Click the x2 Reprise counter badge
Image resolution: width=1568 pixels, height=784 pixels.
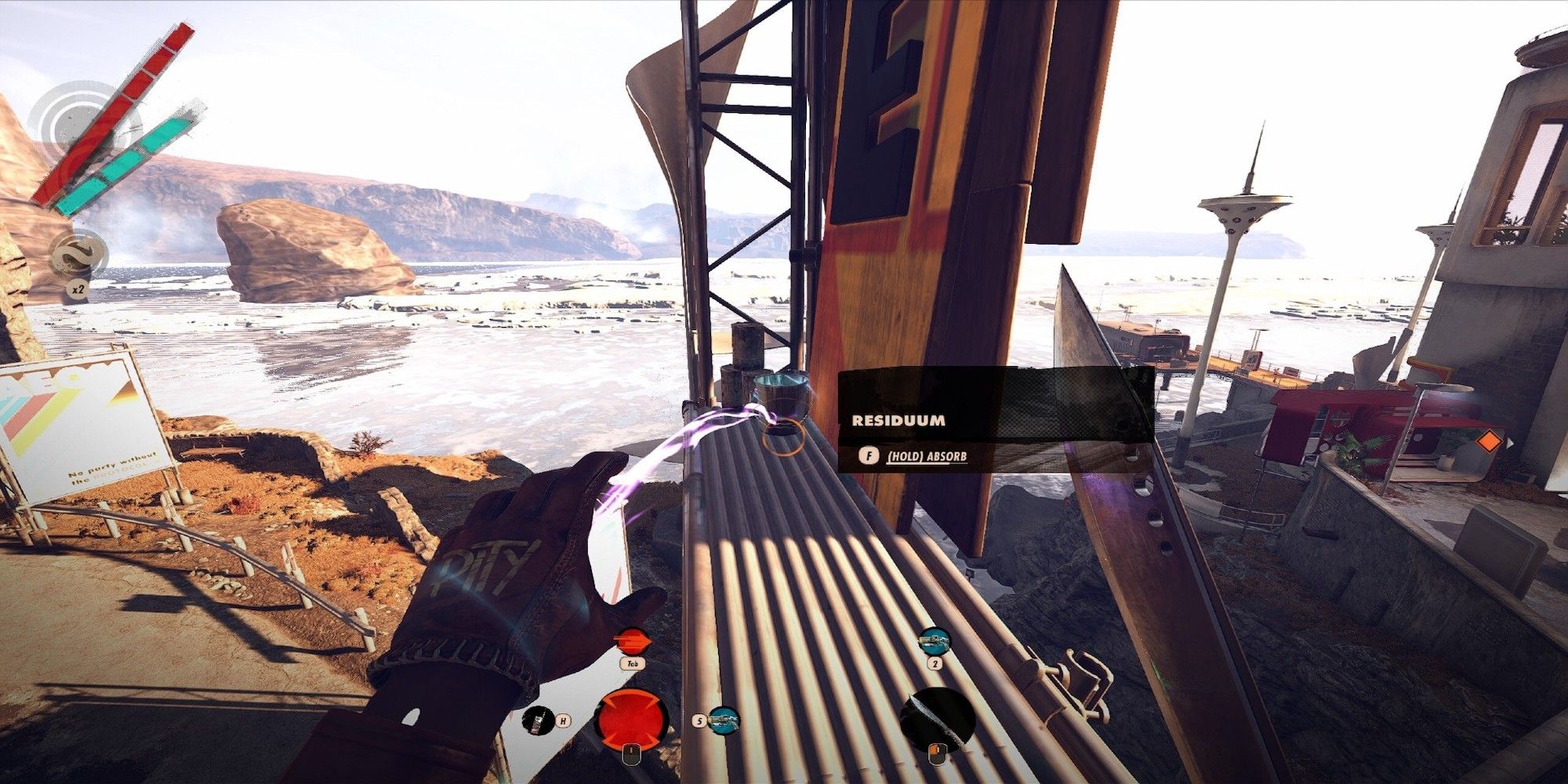[x=76, y=288]
